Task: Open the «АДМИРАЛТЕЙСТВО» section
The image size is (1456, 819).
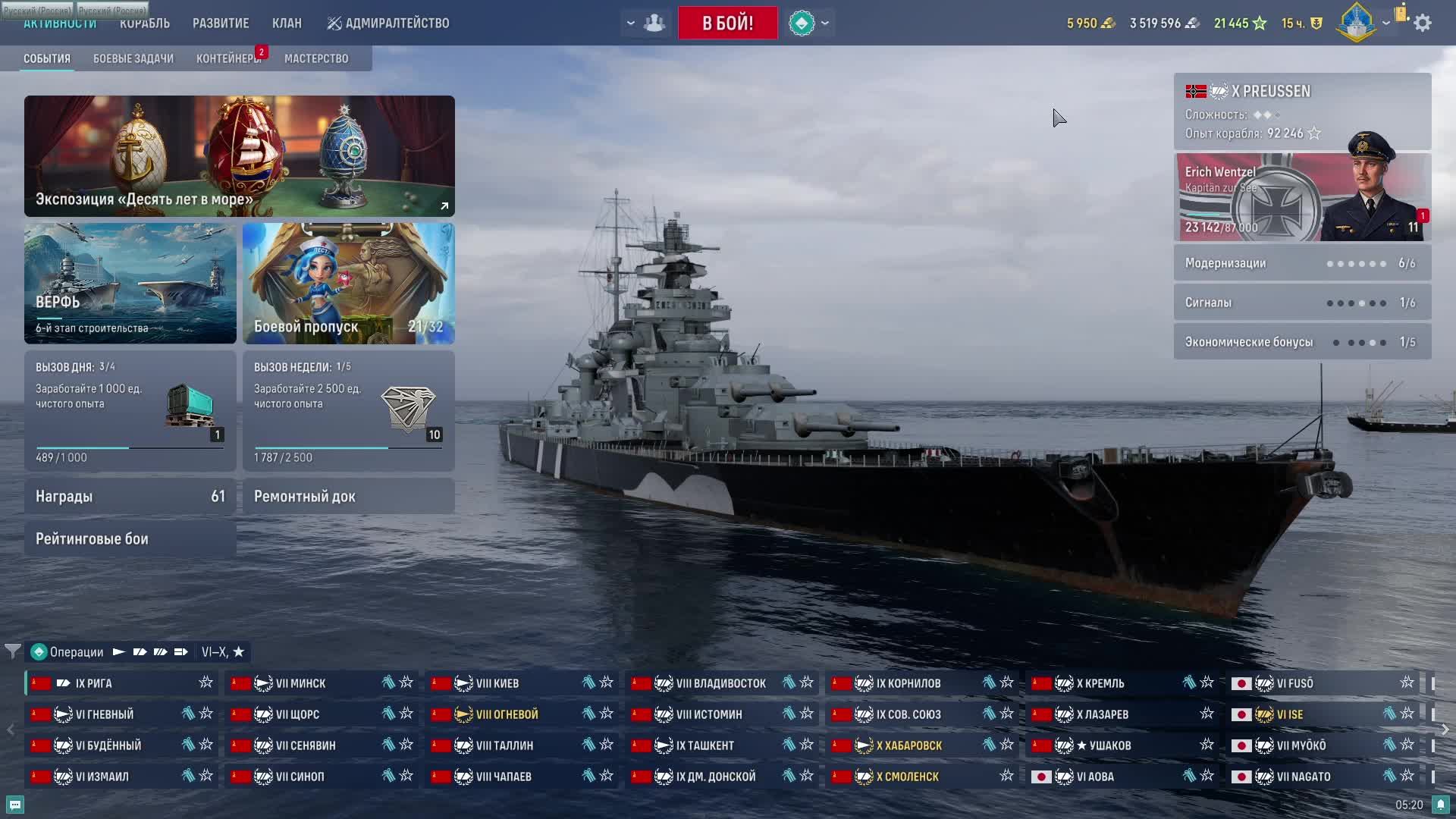Action: (388, 23)
